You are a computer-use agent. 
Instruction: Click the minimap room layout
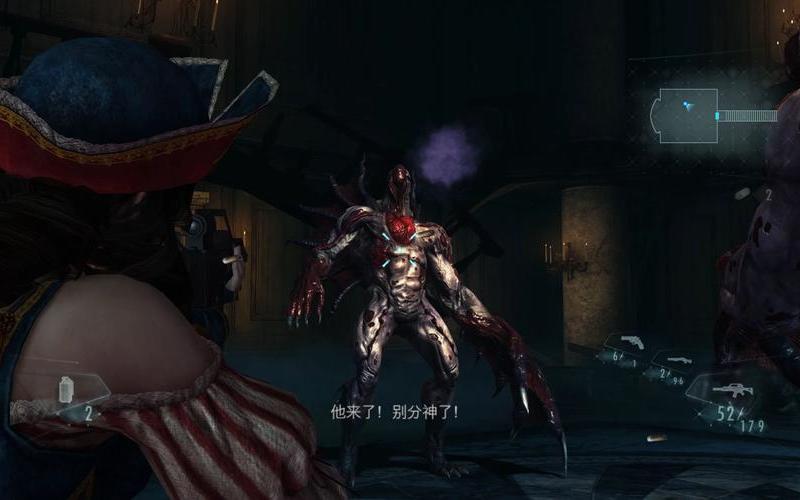pos(686,113)
